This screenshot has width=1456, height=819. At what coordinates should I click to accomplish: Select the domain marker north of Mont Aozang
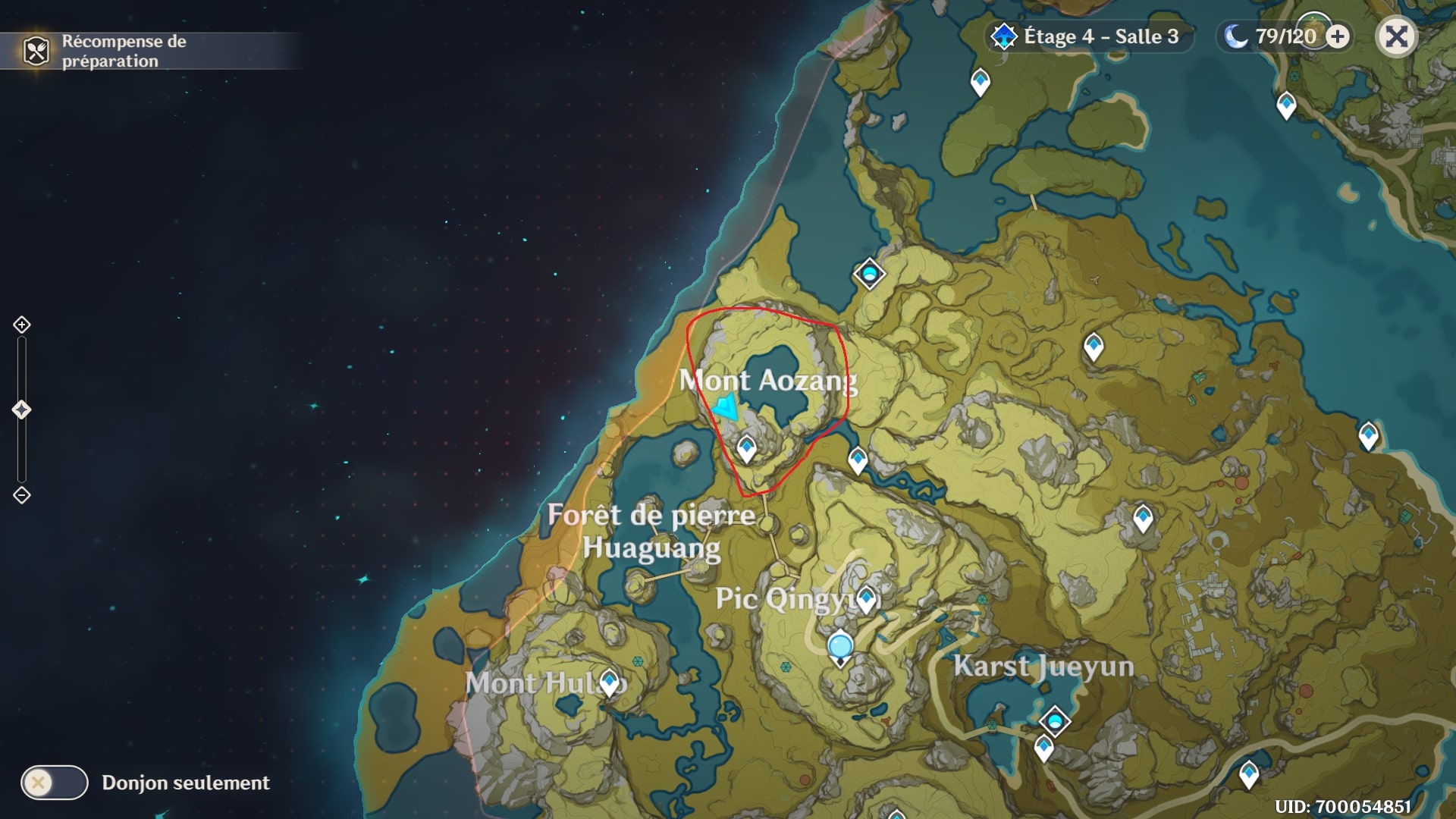pyautogui.click(x=869, y=274)
